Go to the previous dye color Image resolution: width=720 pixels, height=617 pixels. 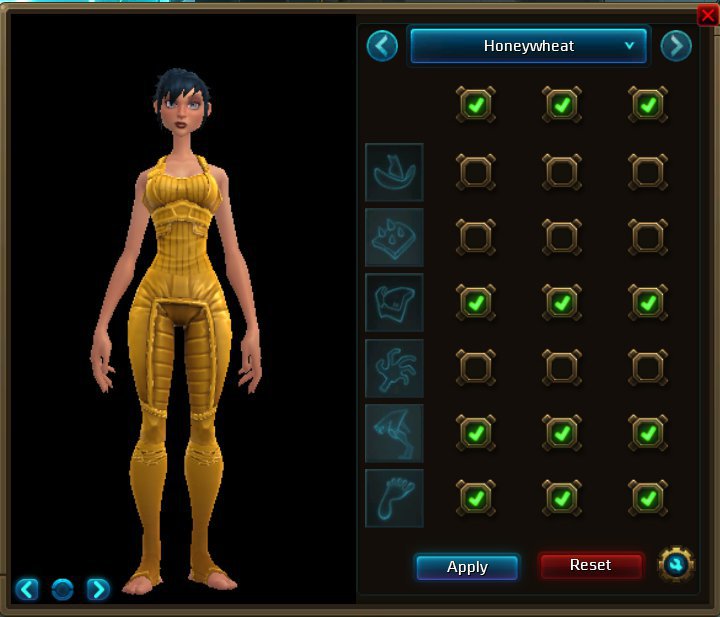tap(382, 46)
